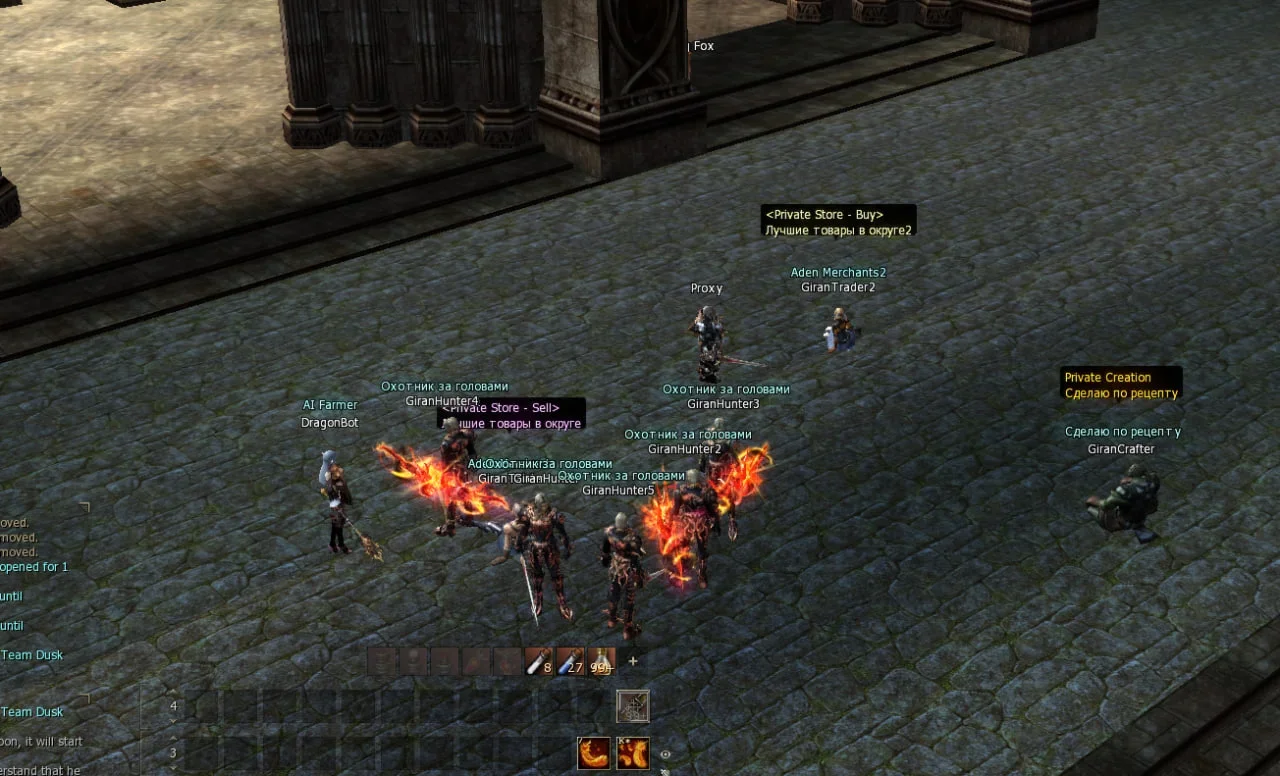Click the up arrow above hotbar number 4
The height and width of the screenshot is (776, 1280).
point(173,693)
